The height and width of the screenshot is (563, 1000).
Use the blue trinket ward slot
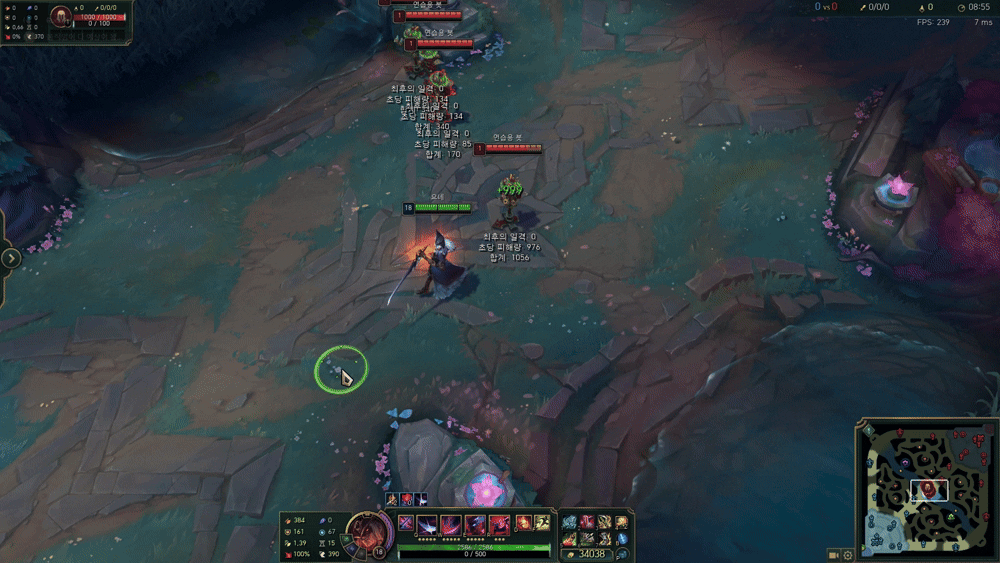622,538
